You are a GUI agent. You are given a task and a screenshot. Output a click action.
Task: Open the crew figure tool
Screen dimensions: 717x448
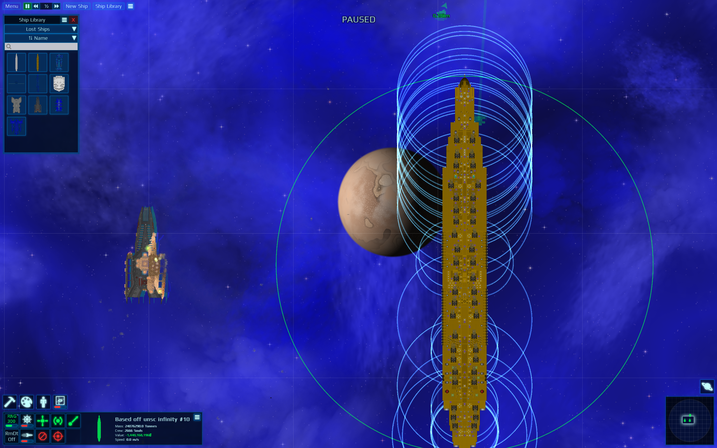43,401
